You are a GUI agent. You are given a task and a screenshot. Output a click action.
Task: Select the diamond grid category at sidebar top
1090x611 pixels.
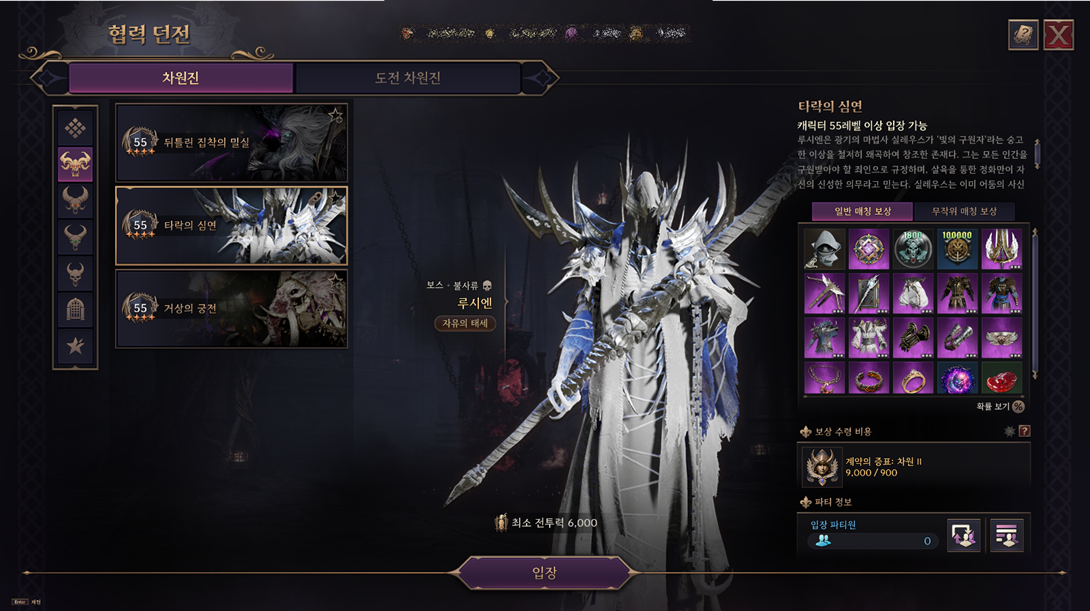tap(76, 127)
